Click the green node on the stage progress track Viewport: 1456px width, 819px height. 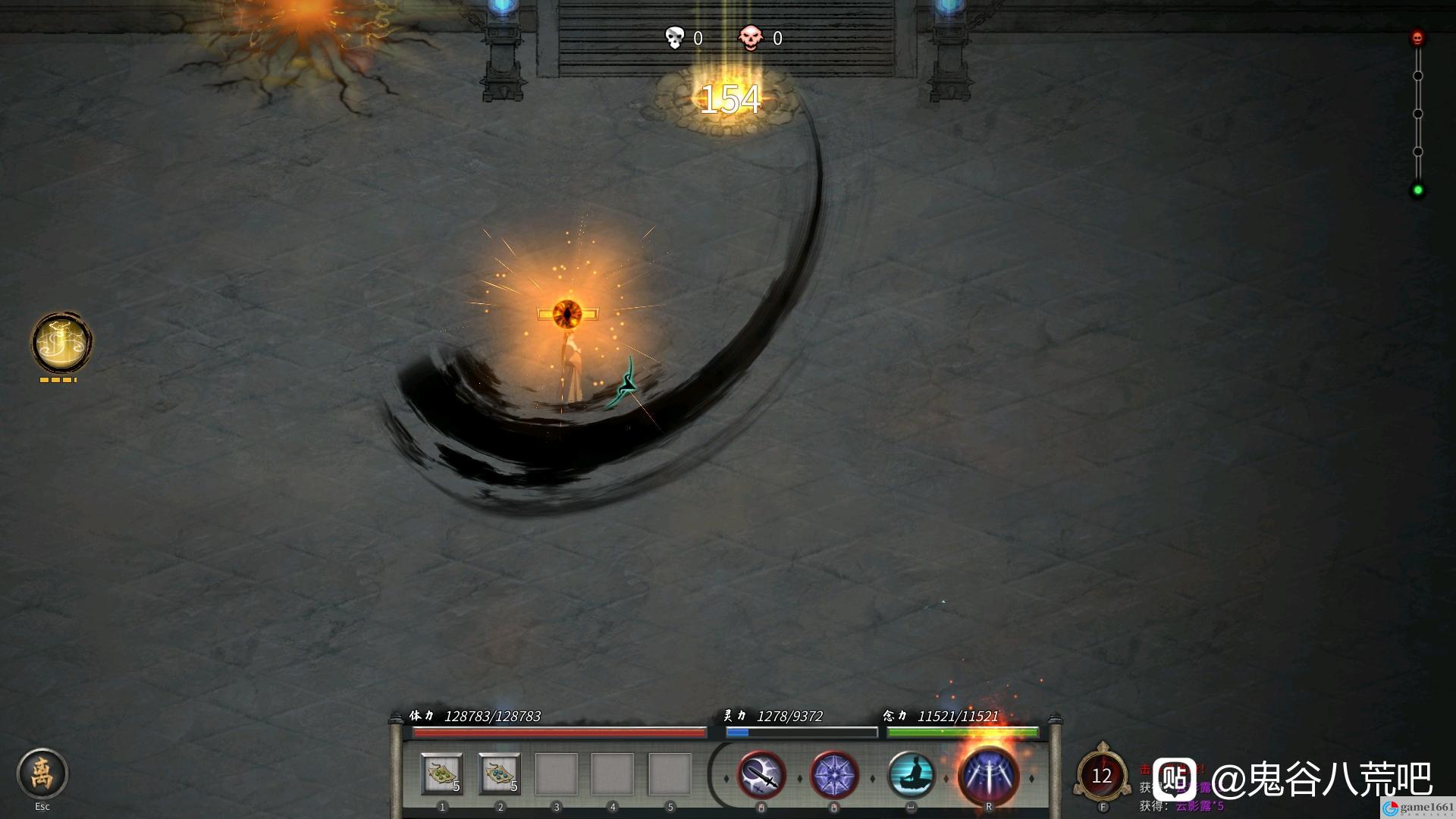[1417, 190]
